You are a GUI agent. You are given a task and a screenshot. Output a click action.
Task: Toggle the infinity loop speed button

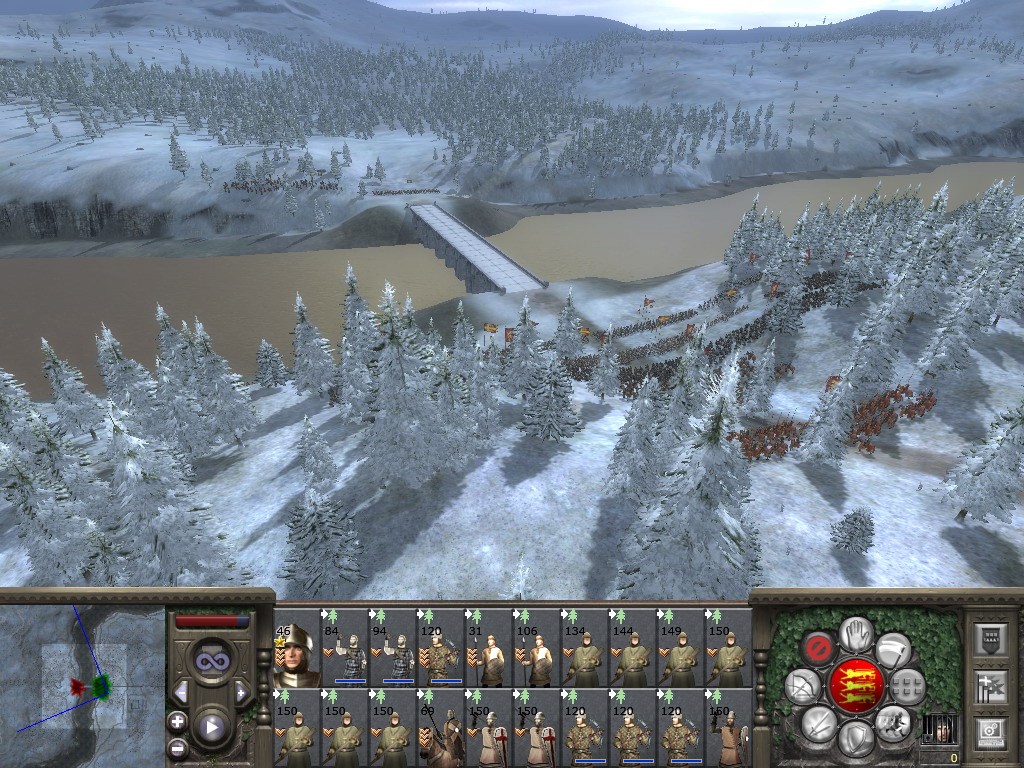[212, 660]
